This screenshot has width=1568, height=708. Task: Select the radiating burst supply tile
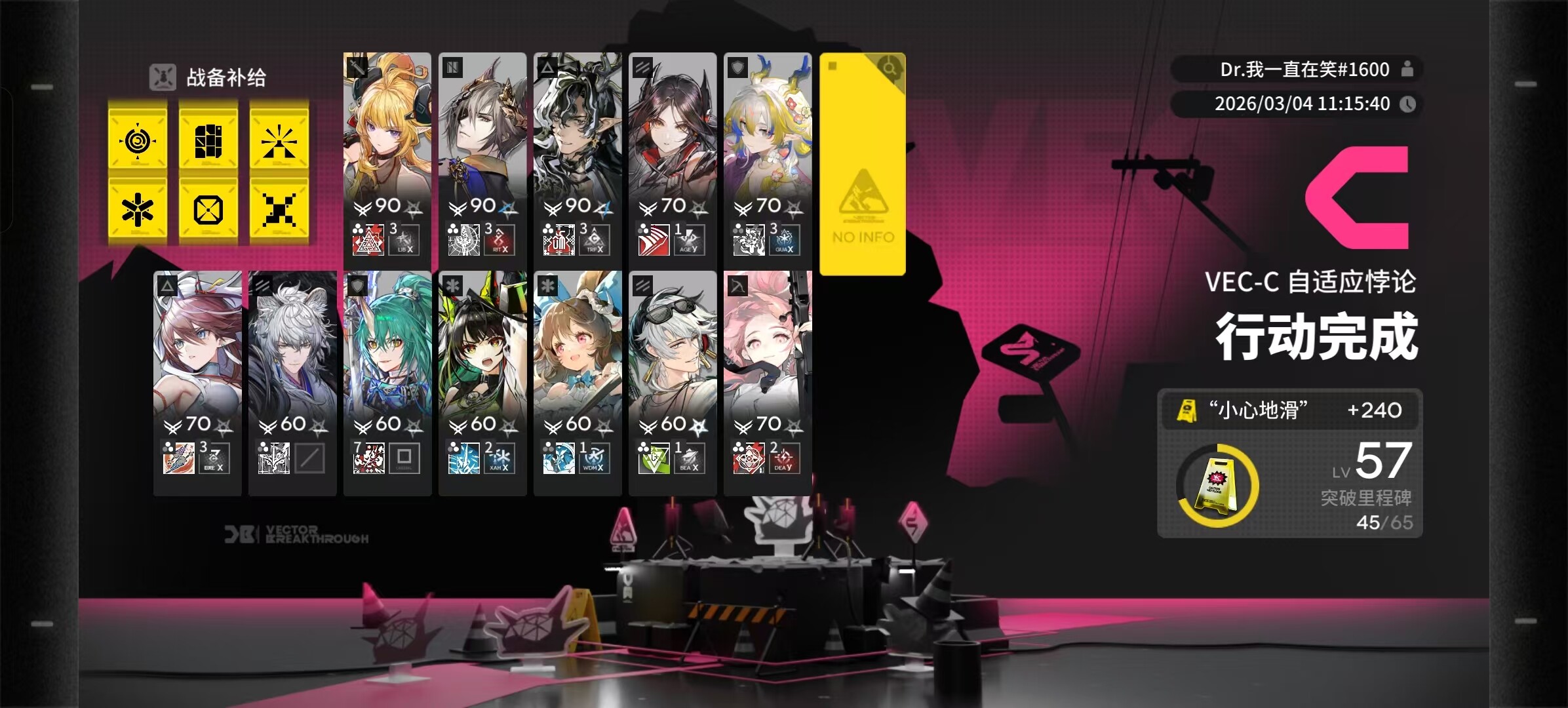click(x=279, y=140)
